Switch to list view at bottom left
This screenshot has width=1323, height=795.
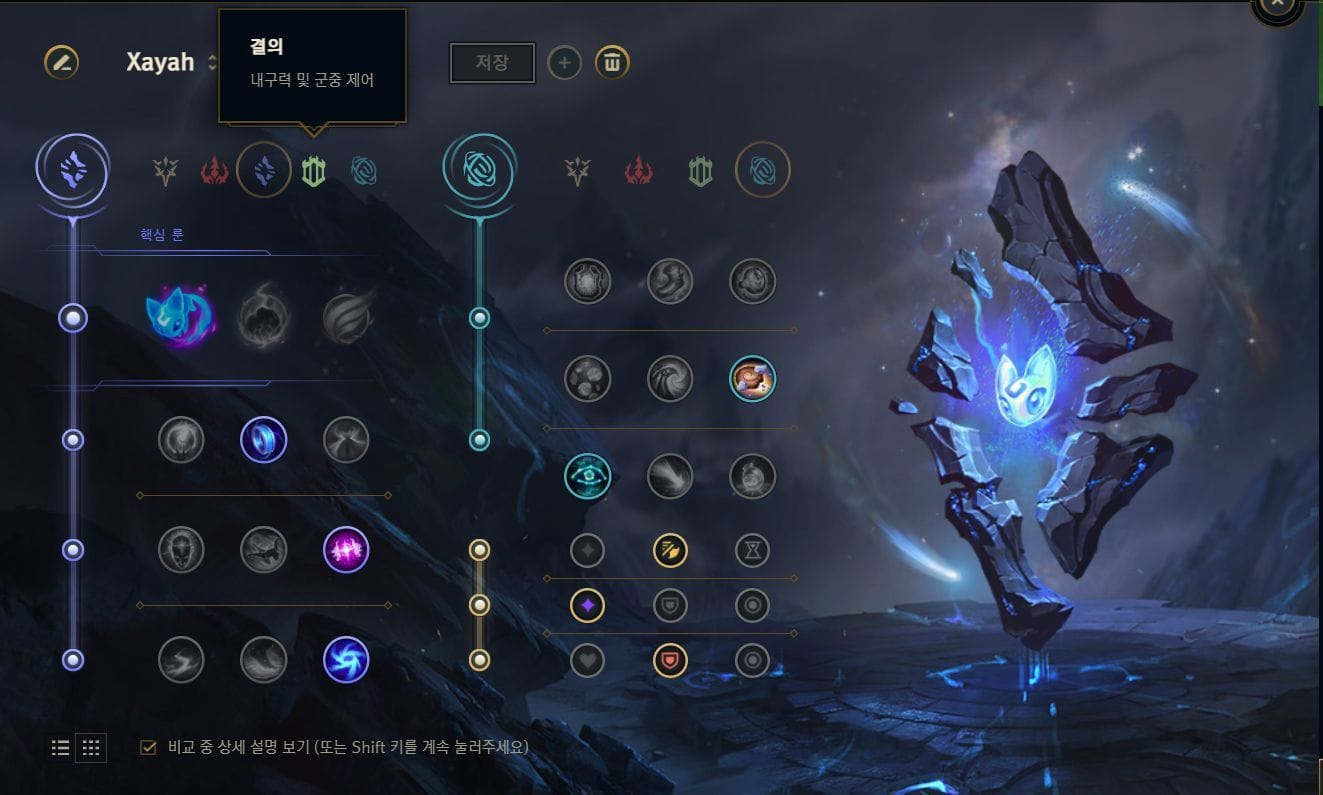(x=59, y=747)
